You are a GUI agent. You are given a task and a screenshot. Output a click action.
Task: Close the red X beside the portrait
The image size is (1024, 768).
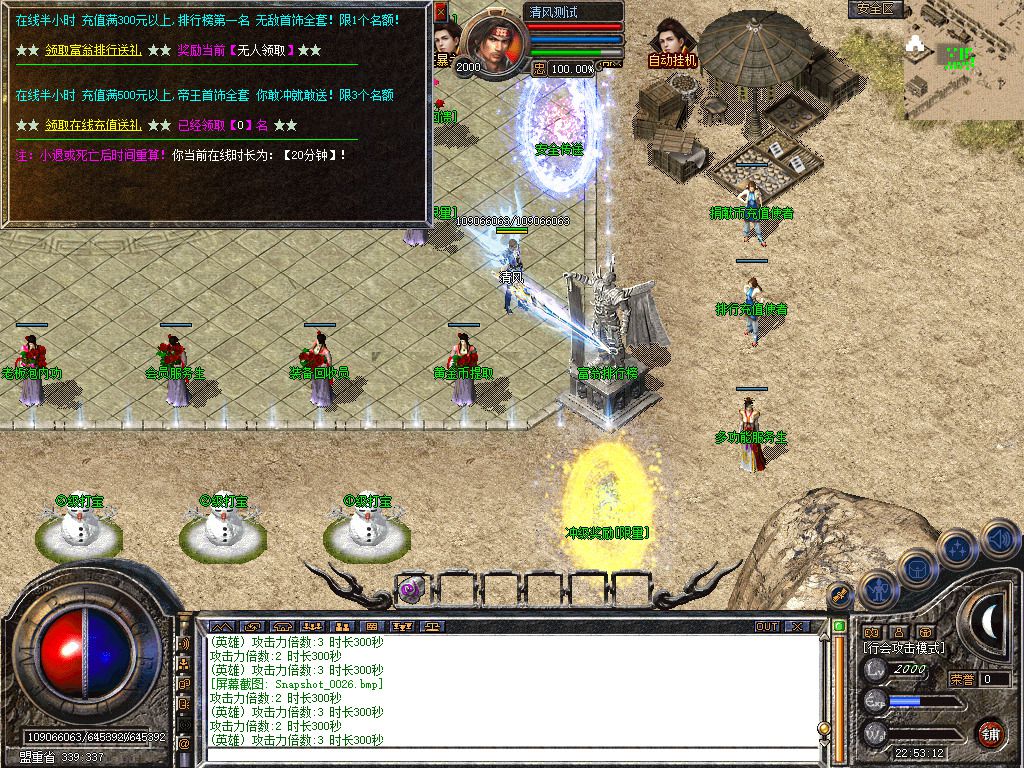point(441,14)
